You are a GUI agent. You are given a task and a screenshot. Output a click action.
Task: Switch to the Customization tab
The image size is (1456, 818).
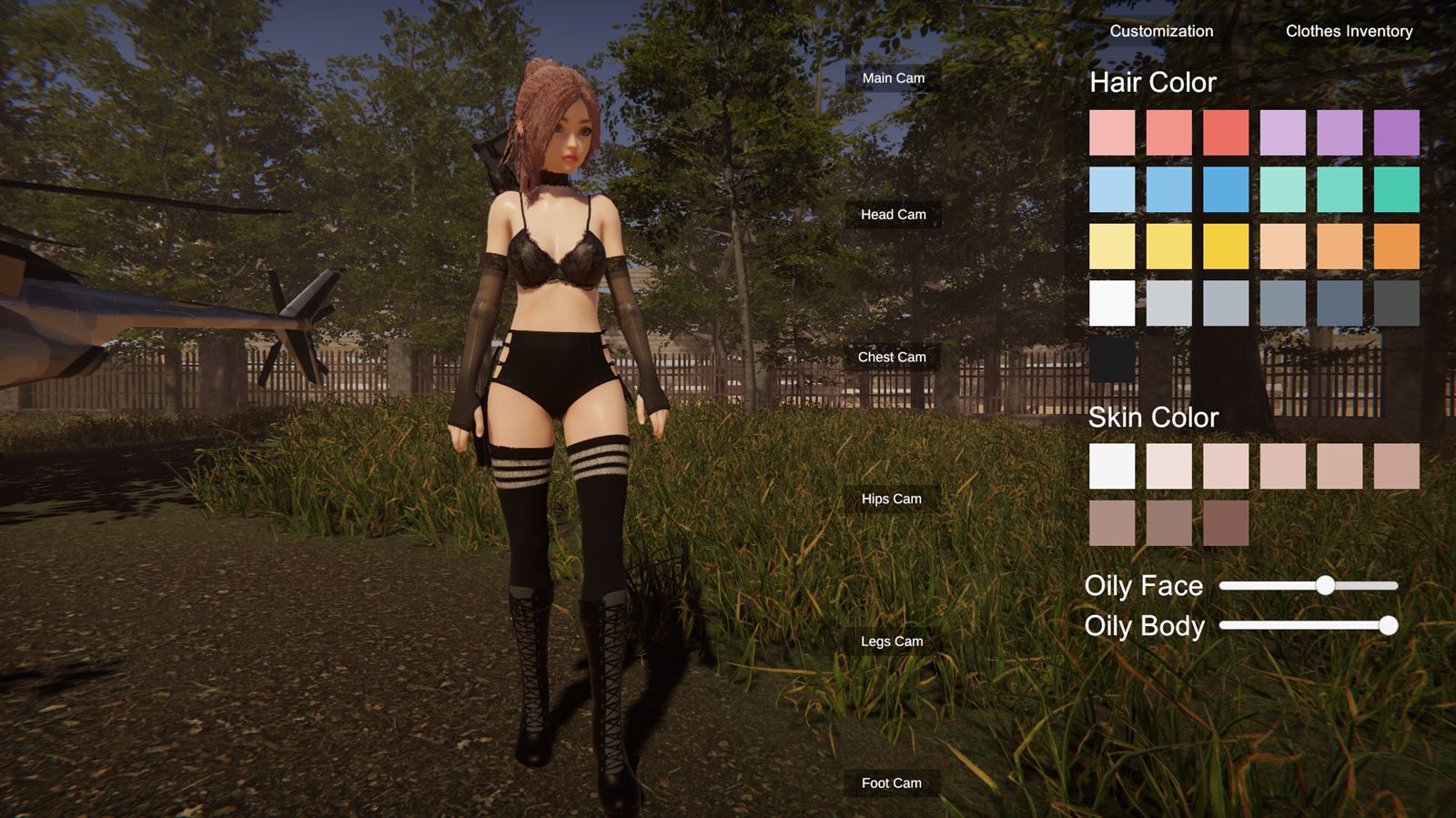click(x=1161, y=31)
